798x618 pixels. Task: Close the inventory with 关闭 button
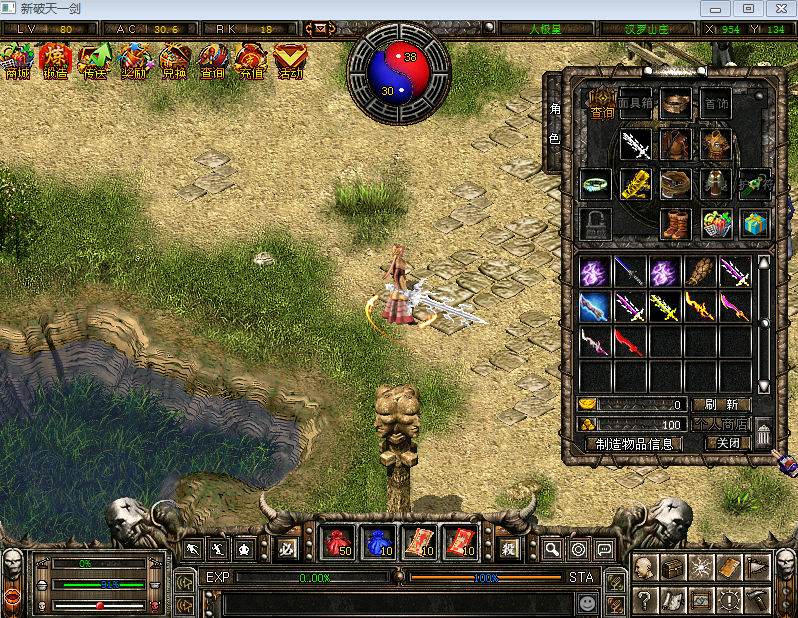(727, 443)
